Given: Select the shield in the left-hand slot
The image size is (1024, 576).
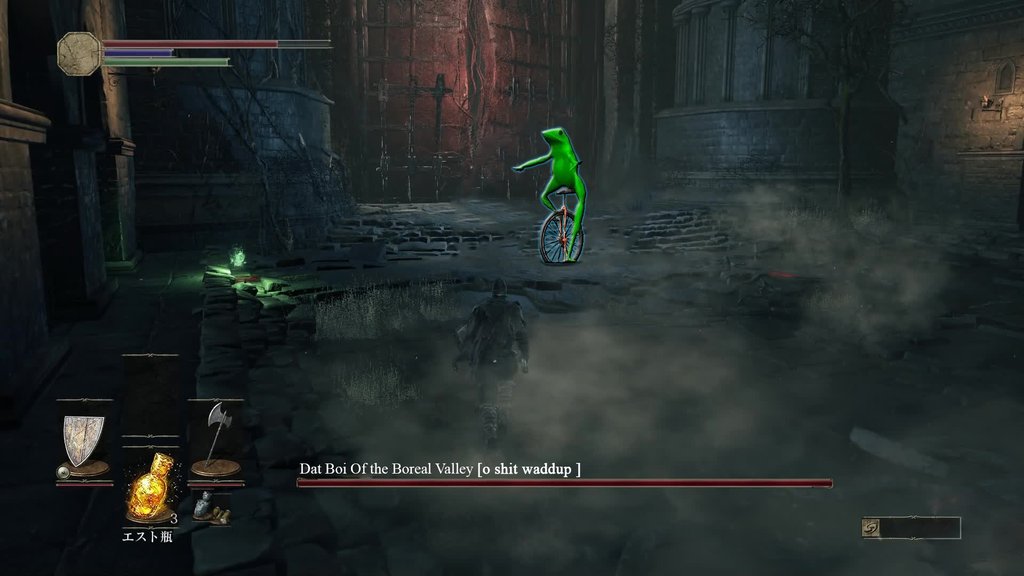Looking at the screenshot, I should coord(83,439).
